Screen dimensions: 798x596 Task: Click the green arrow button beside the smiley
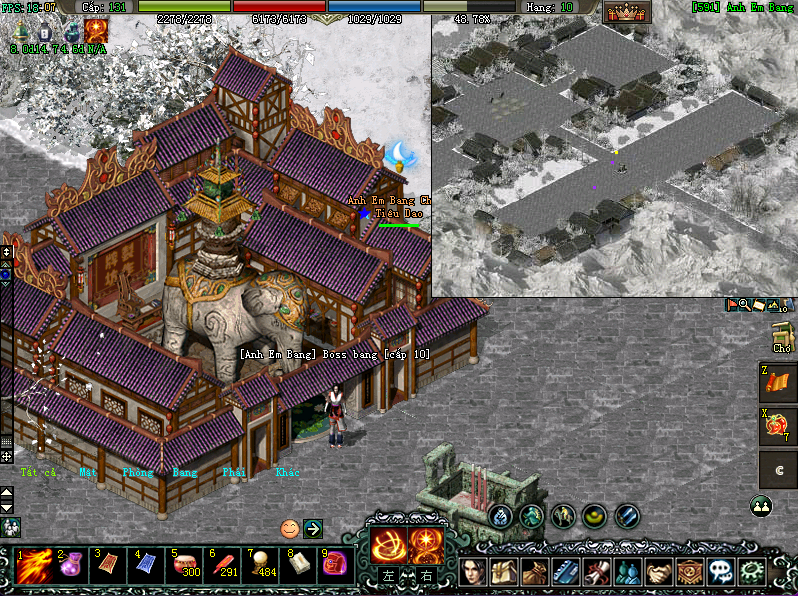pos(312,528)
